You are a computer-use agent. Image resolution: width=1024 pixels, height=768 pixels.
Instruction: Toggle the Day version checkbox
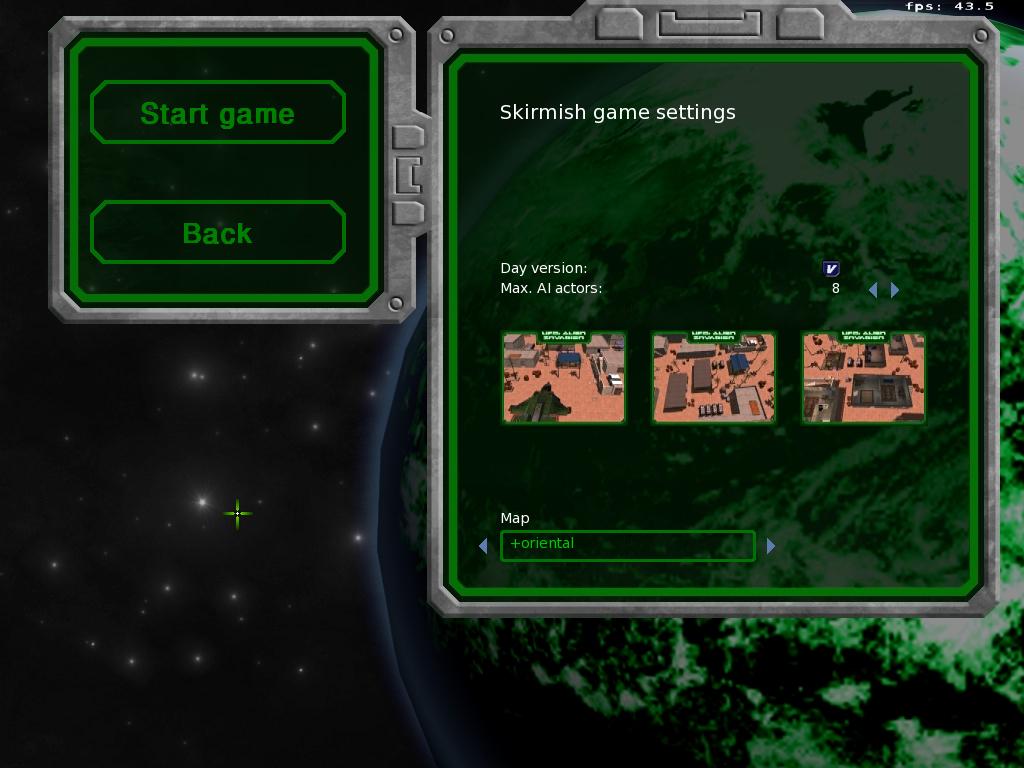tap(831, 268)
